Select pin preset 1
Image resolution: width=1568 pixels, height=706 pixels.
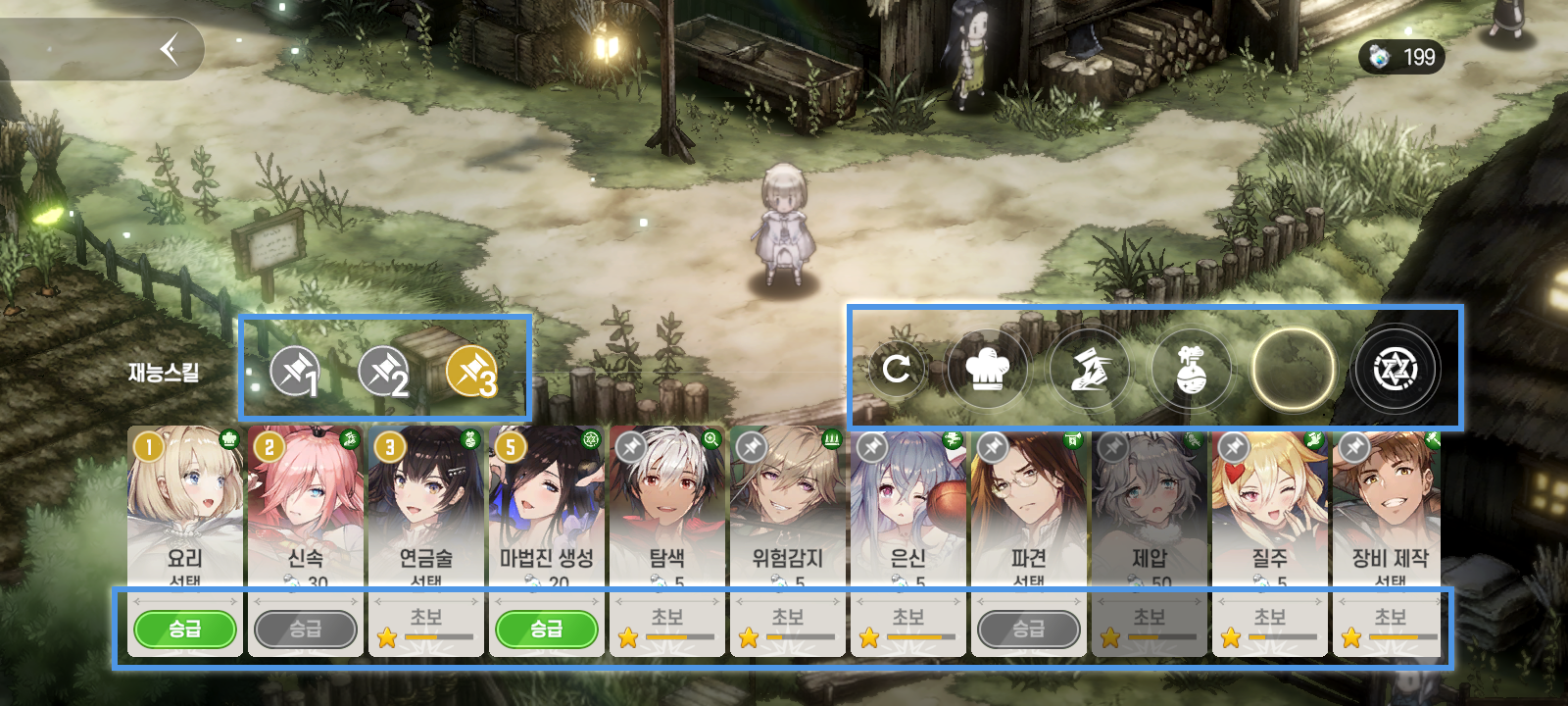pyautogui.click(x=294, y=371)
